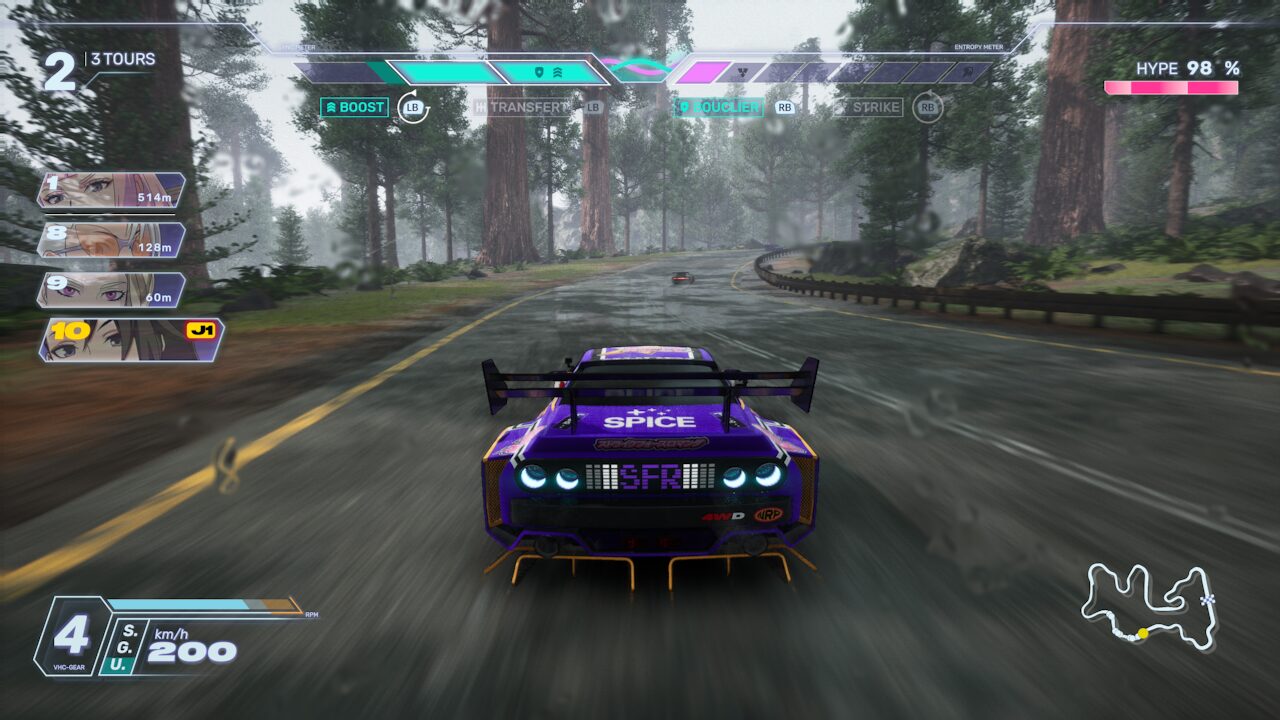1280x720 pixels.
Task: Select the 10th place J1 player panel
Action: [131, 340]
